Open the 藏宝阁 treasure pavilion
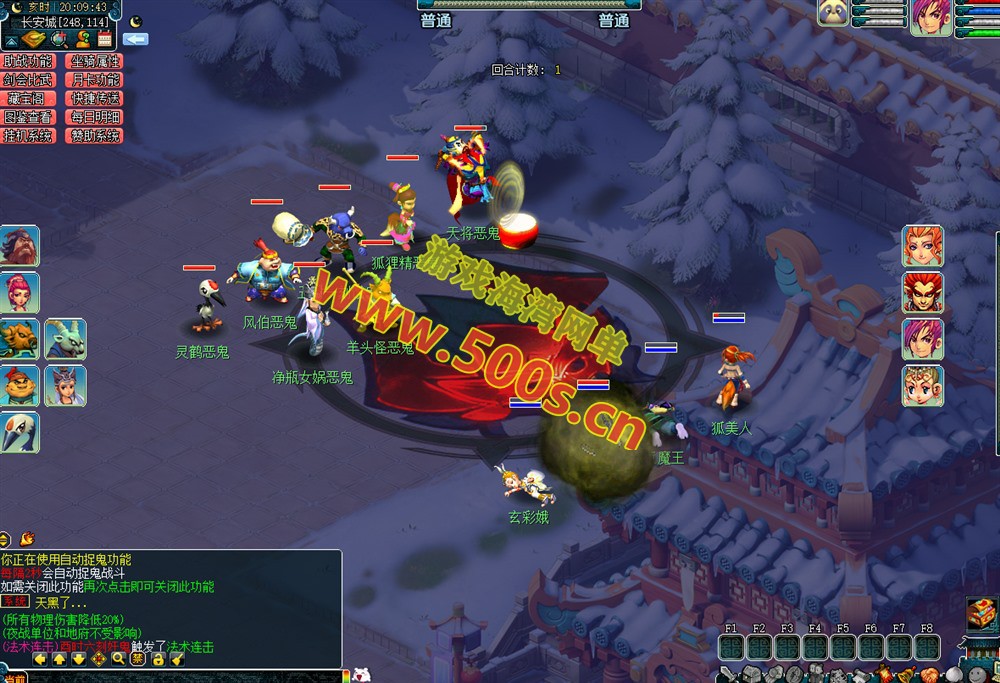This screenshot has height=683, width=1000. (x=28, y=98)
